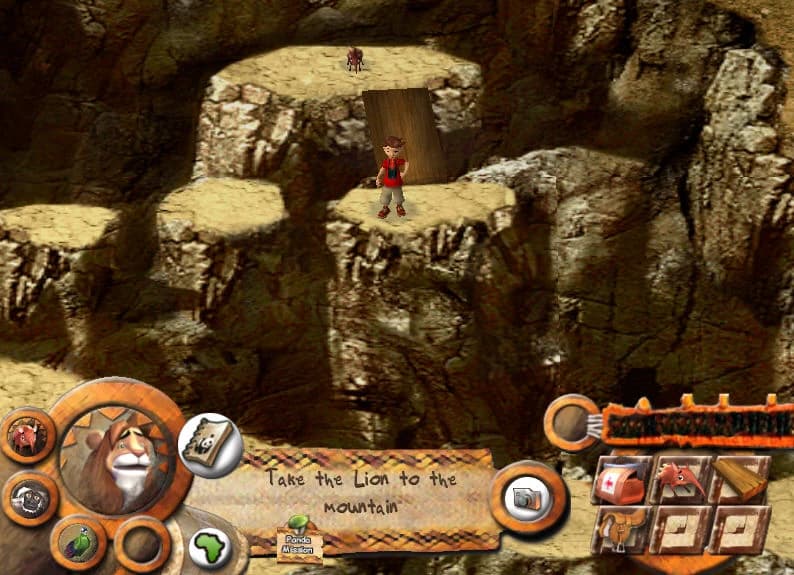Pick the green parrot animal icon
The image size is (794, 575).
click(77, 543)
